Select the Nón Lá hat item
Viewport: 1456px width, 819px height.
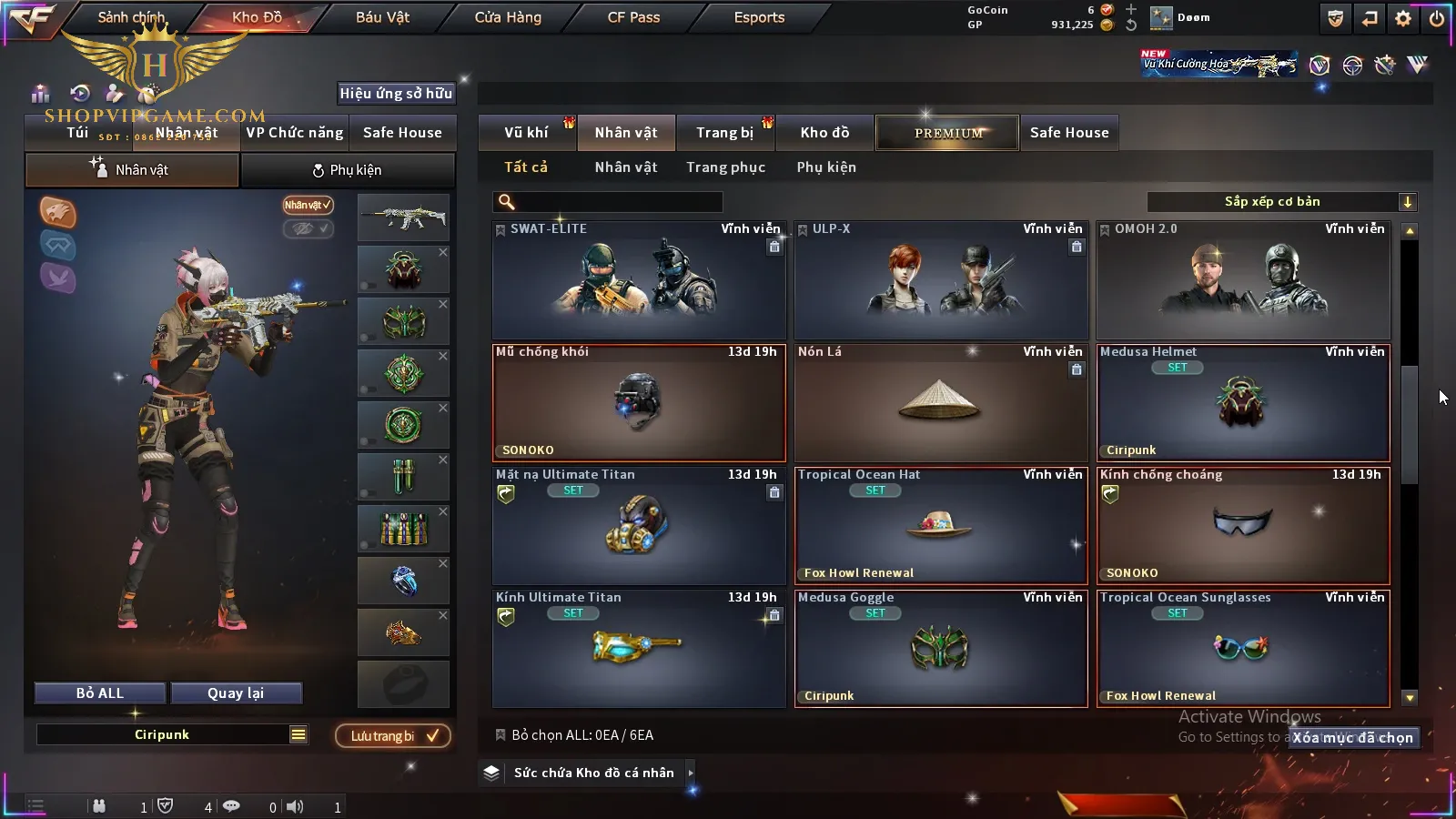[x=941, y=403]
